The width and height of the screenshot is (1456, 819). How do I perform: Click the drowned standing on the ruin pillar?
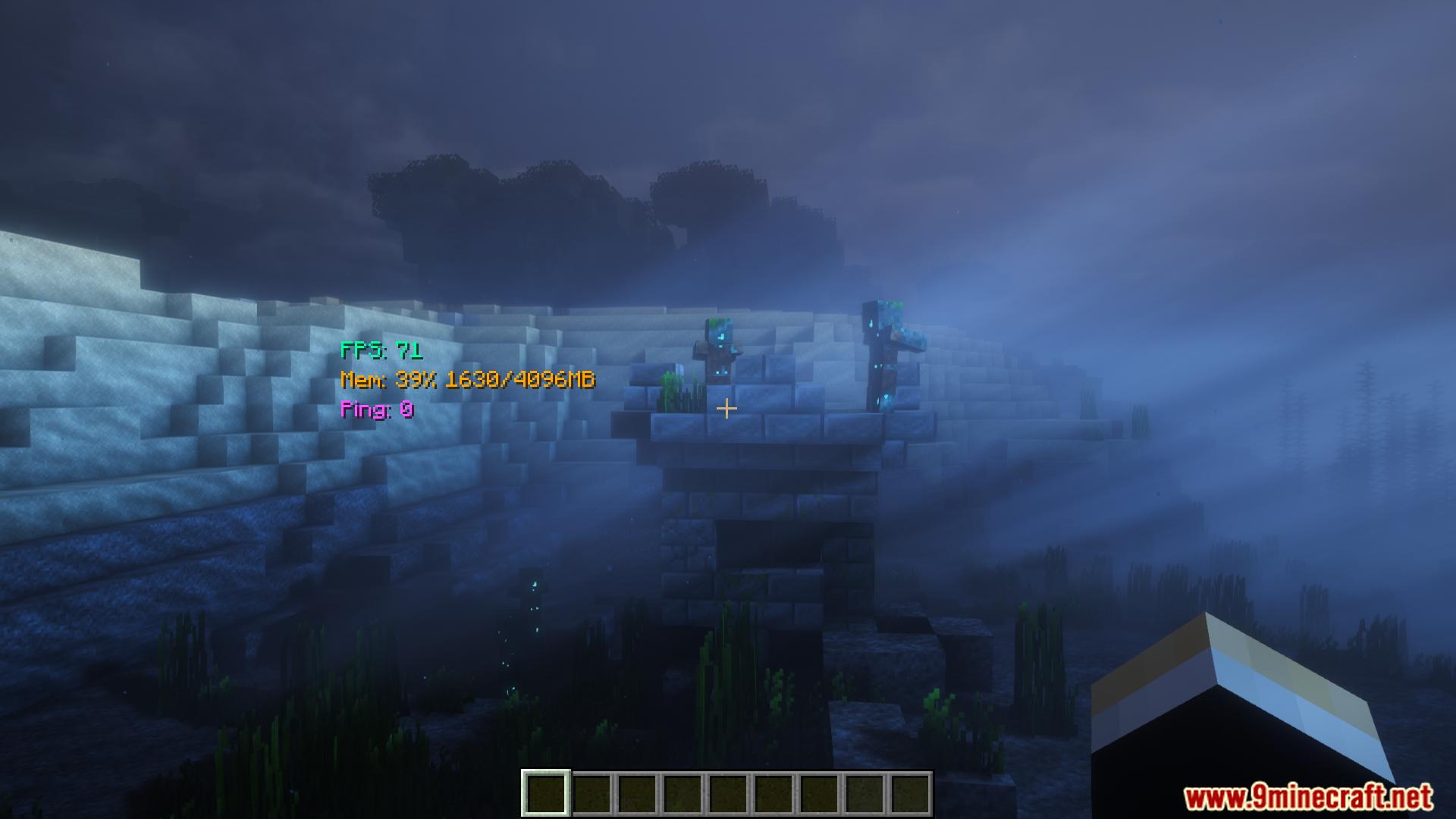coord(886,353)
